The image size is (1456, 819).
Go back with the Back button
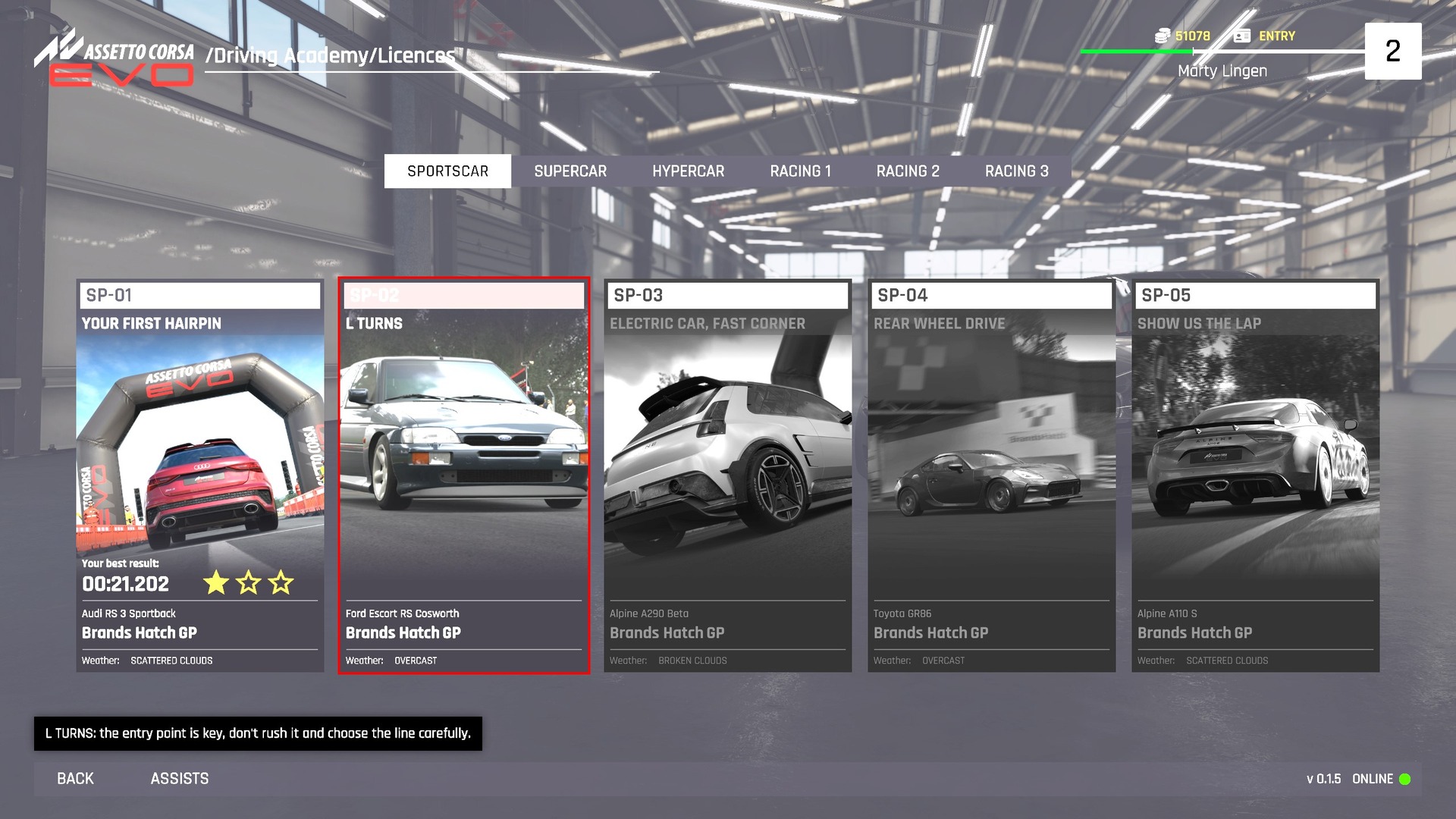75,779
